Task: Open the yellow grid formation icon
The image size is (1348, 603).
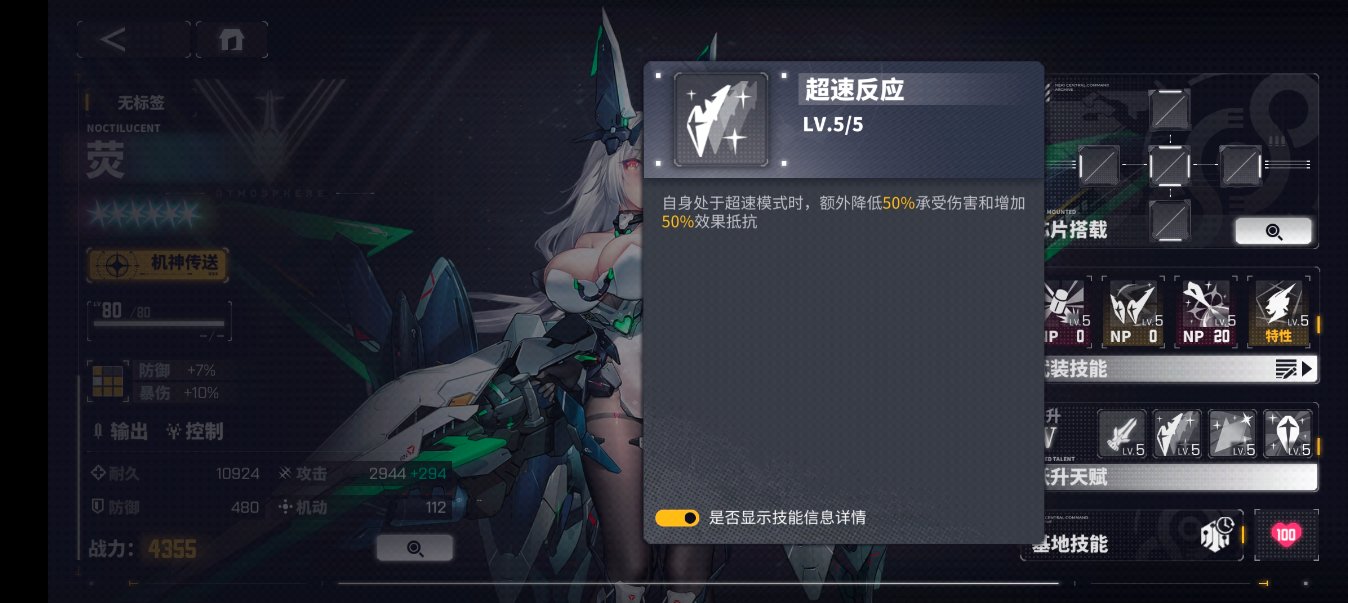Action: 104,380
